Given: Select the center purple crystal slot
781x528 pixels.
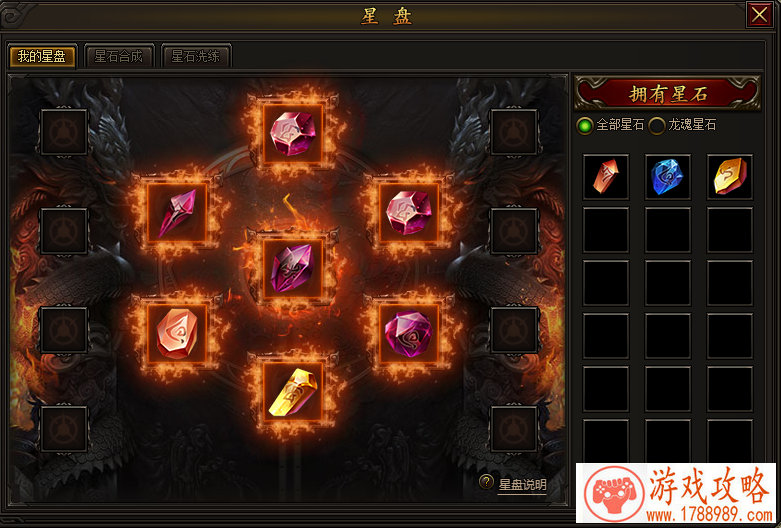Looking at the screenshot, I should pyautogui.click(x=294, y=268).
